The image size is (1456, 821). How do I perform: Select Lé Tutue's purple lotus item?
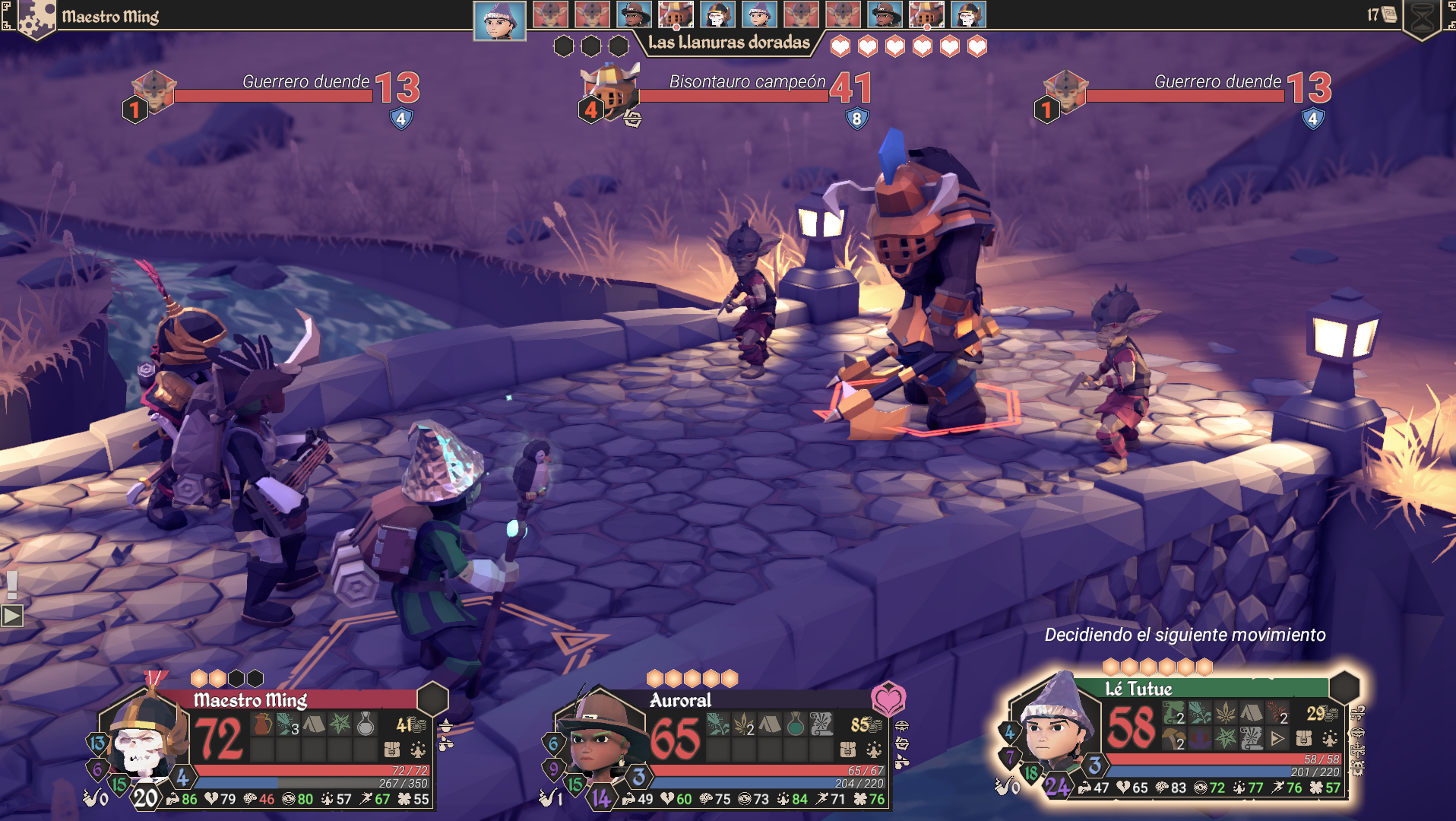click(1200, 738)
